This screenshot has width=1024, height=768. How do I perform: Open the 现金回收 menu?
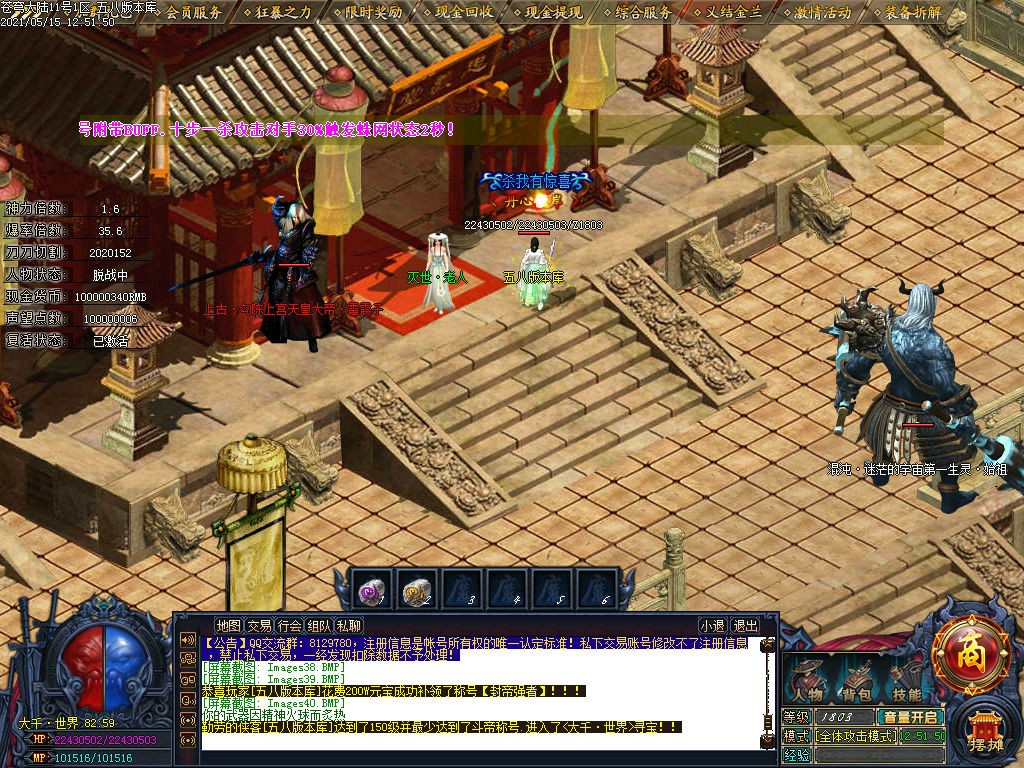(464, 13)
